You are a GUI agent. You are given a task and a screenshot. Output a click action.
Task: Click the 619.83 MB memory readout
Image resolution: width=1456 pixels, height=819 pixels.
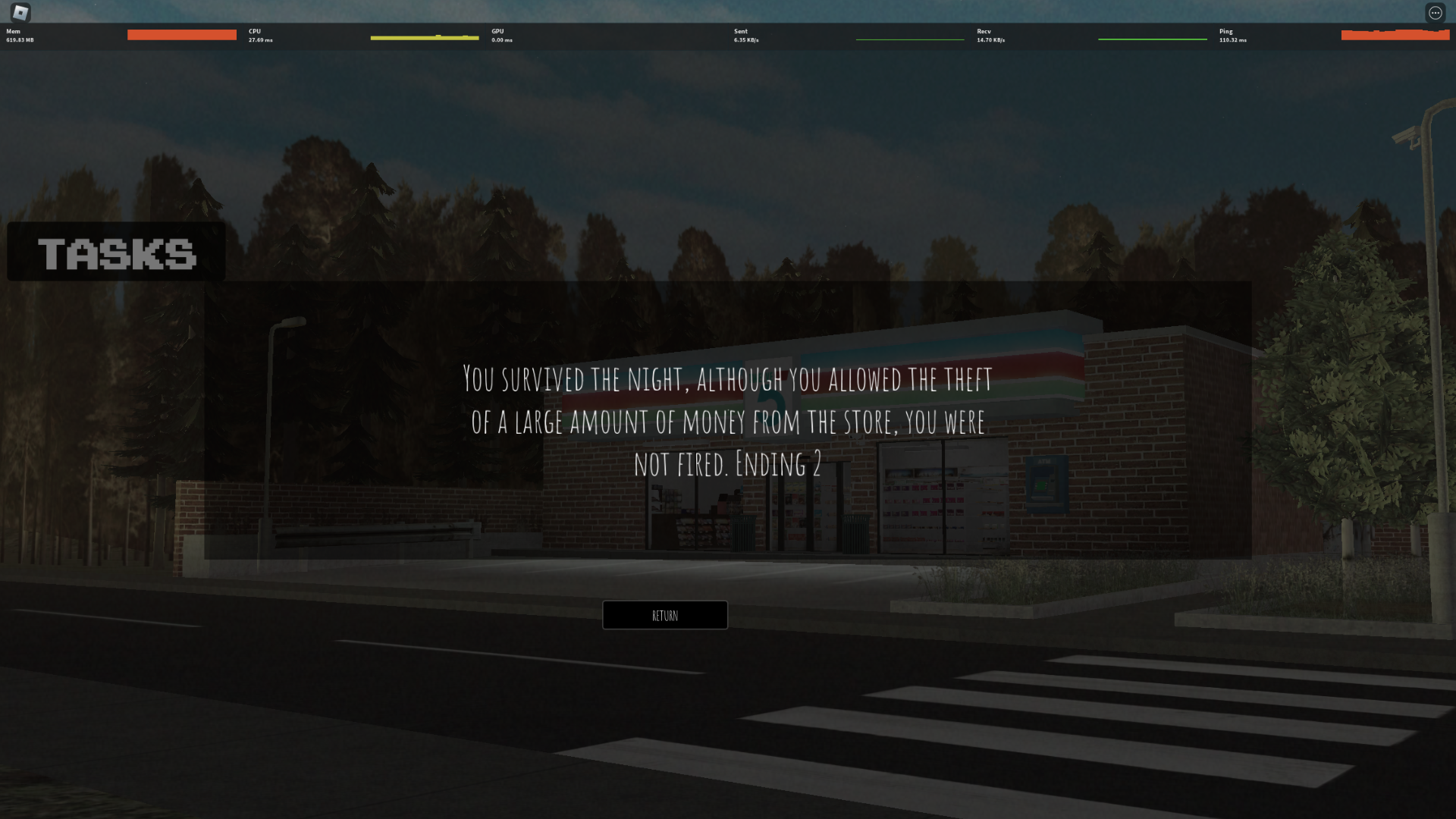coord(18,39)
